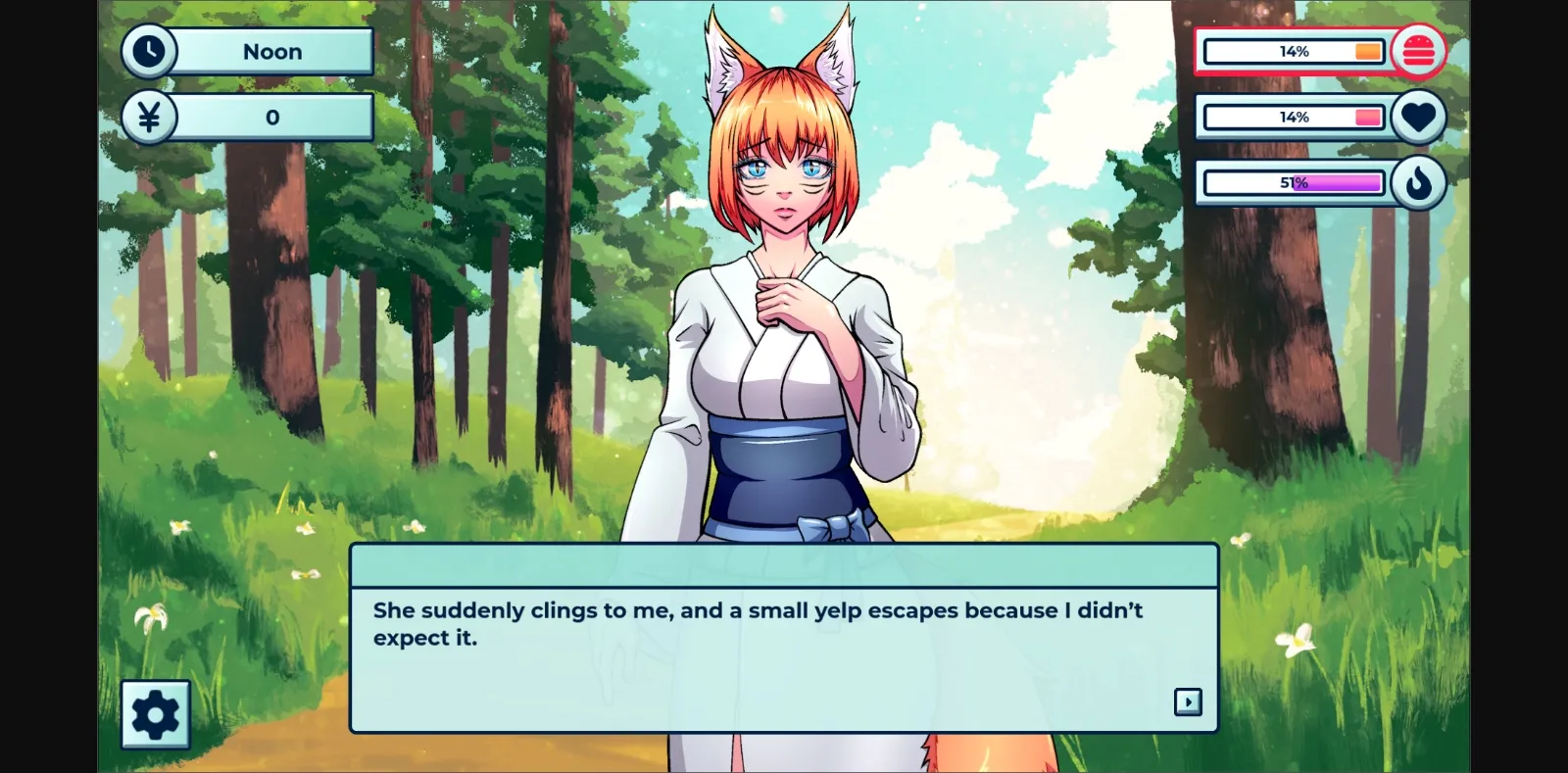The image size is (1568, 773).
Task: Click the 51% label on the arousal bar
Action: click(x=1294, y=181)
